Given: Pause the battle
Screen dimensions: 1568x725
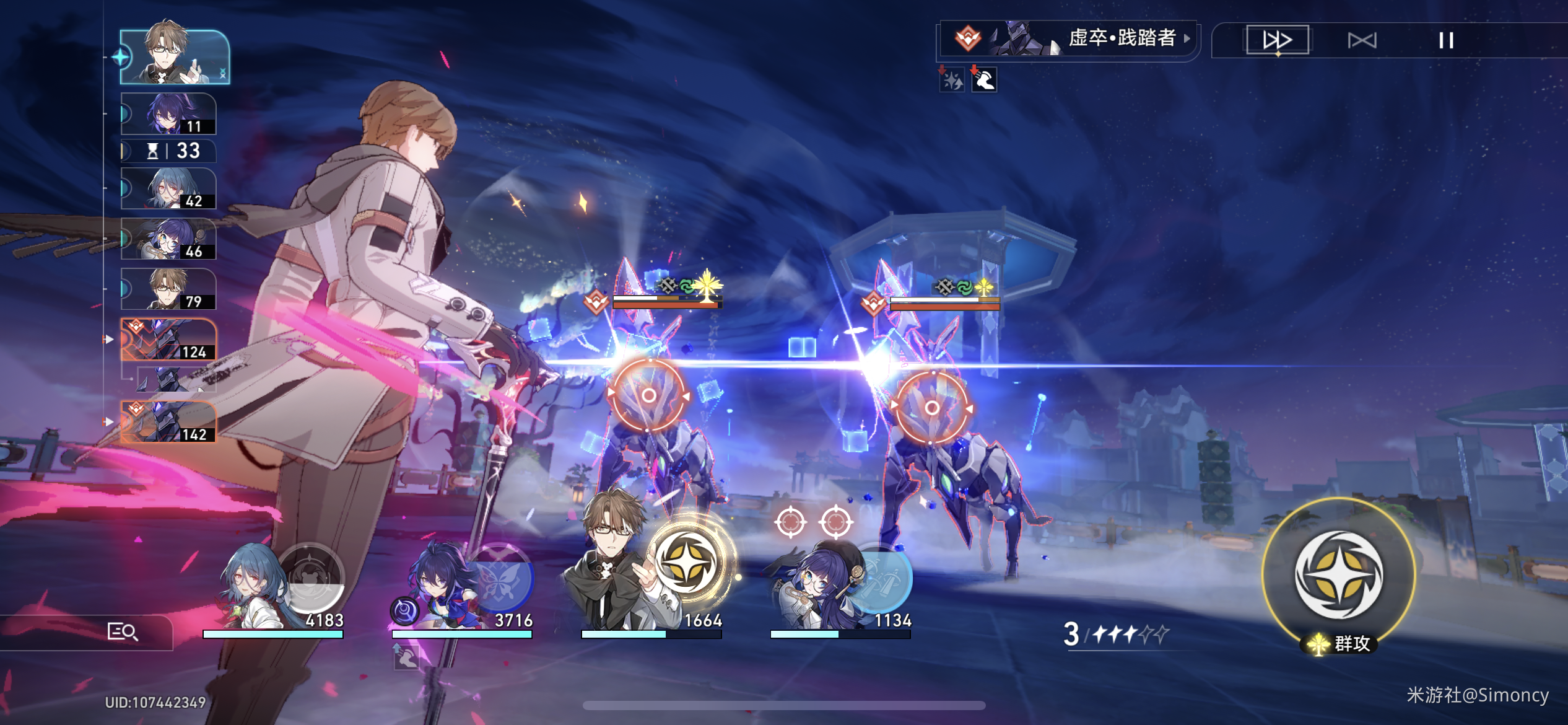Looking at the screenshot, I should pos(1445,40).
